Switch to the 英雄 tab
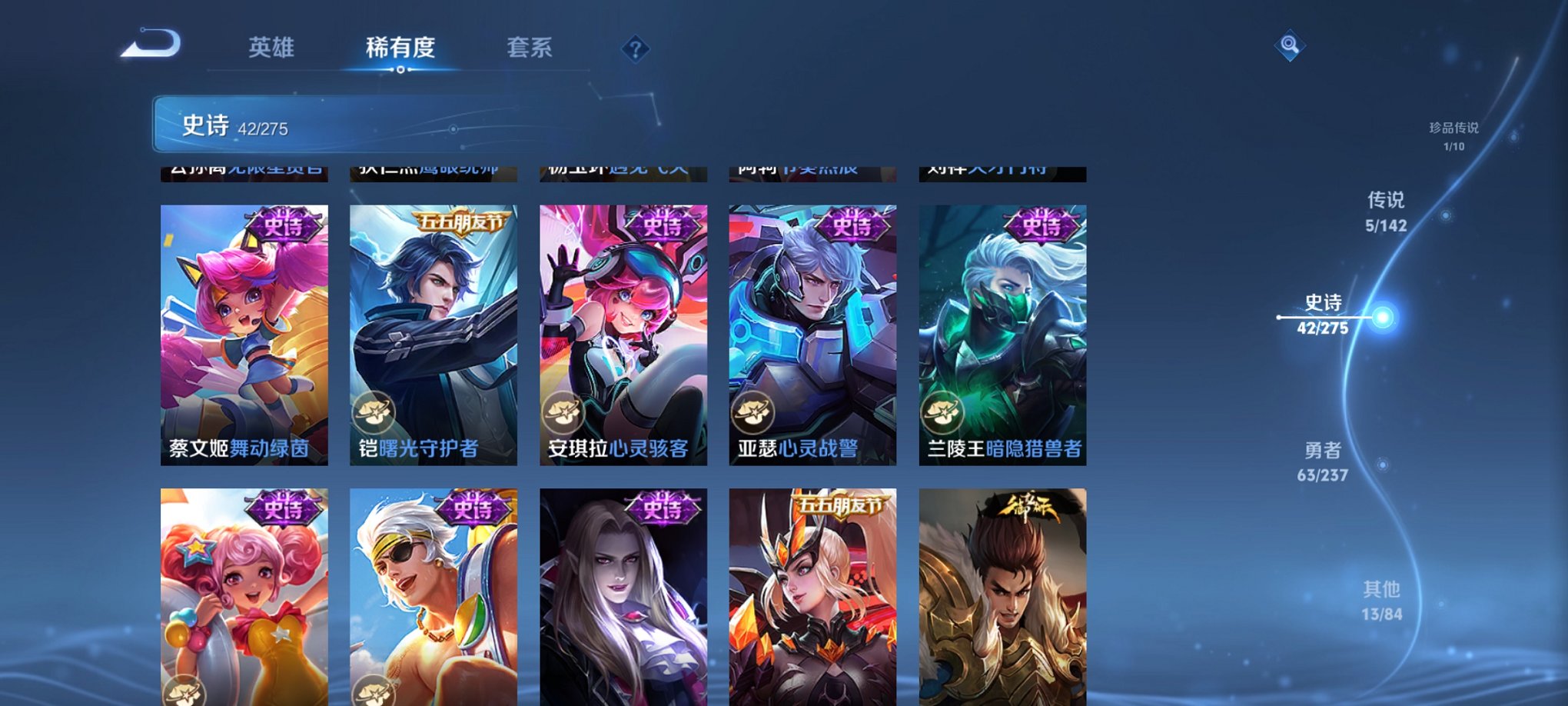The height and width of the screenshot is (706, 1568). pos(273,48)
